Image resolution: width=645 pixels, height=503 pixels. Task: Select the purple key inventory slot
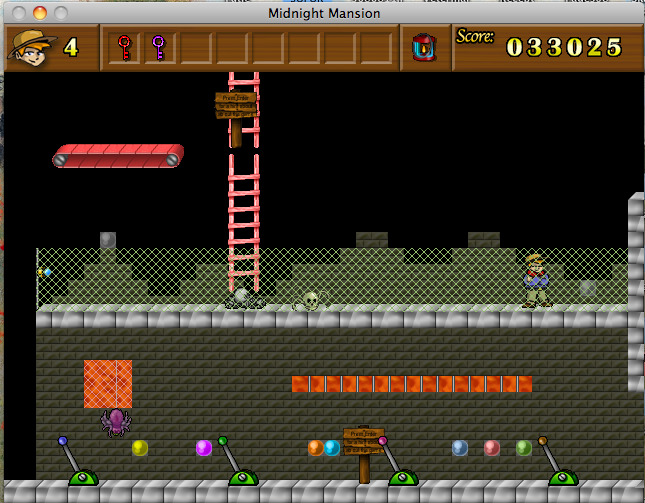click(x=158, y=47)
